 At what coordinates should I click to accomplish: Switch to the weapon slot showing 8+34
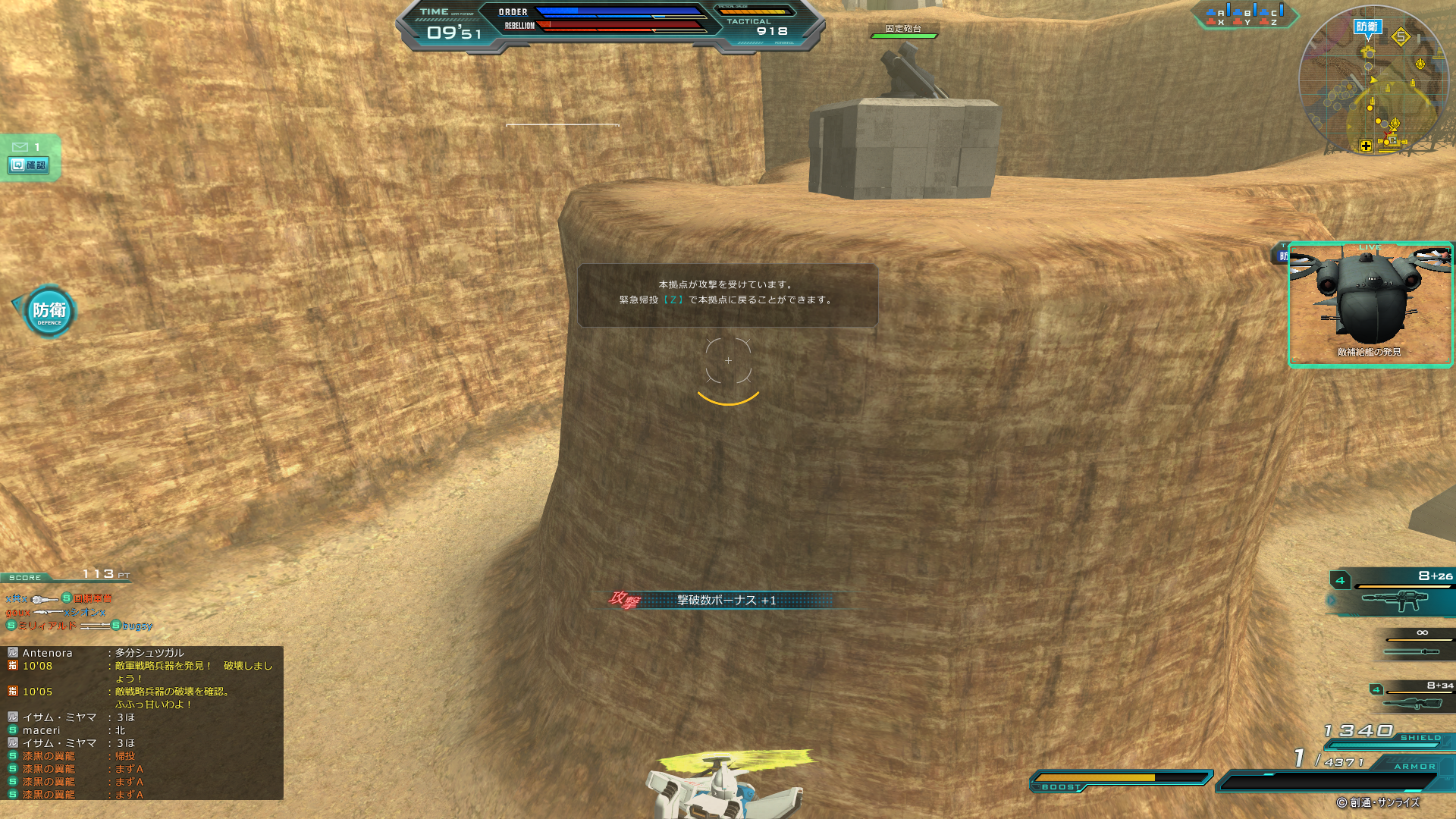[1412, 697]
